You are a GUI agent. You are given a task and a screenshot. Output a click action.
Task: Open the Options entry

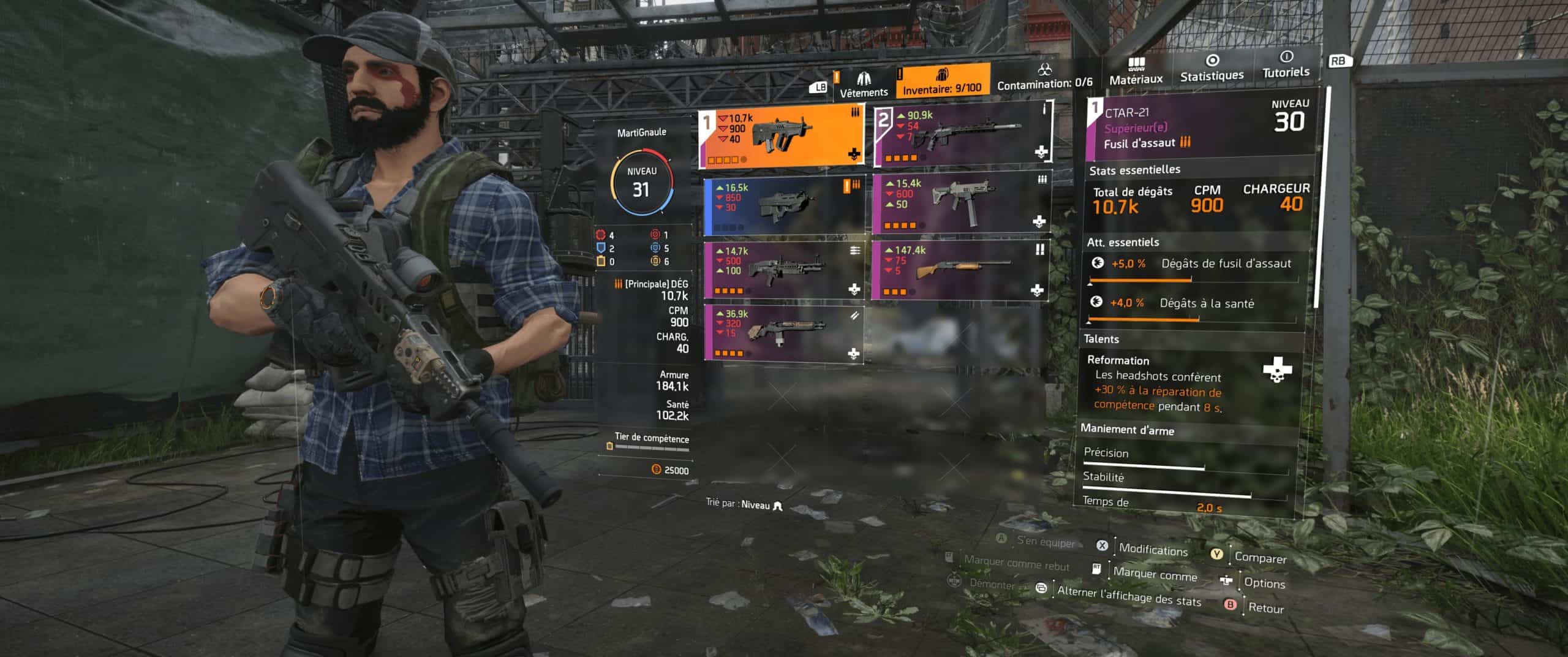(1264, 582)
